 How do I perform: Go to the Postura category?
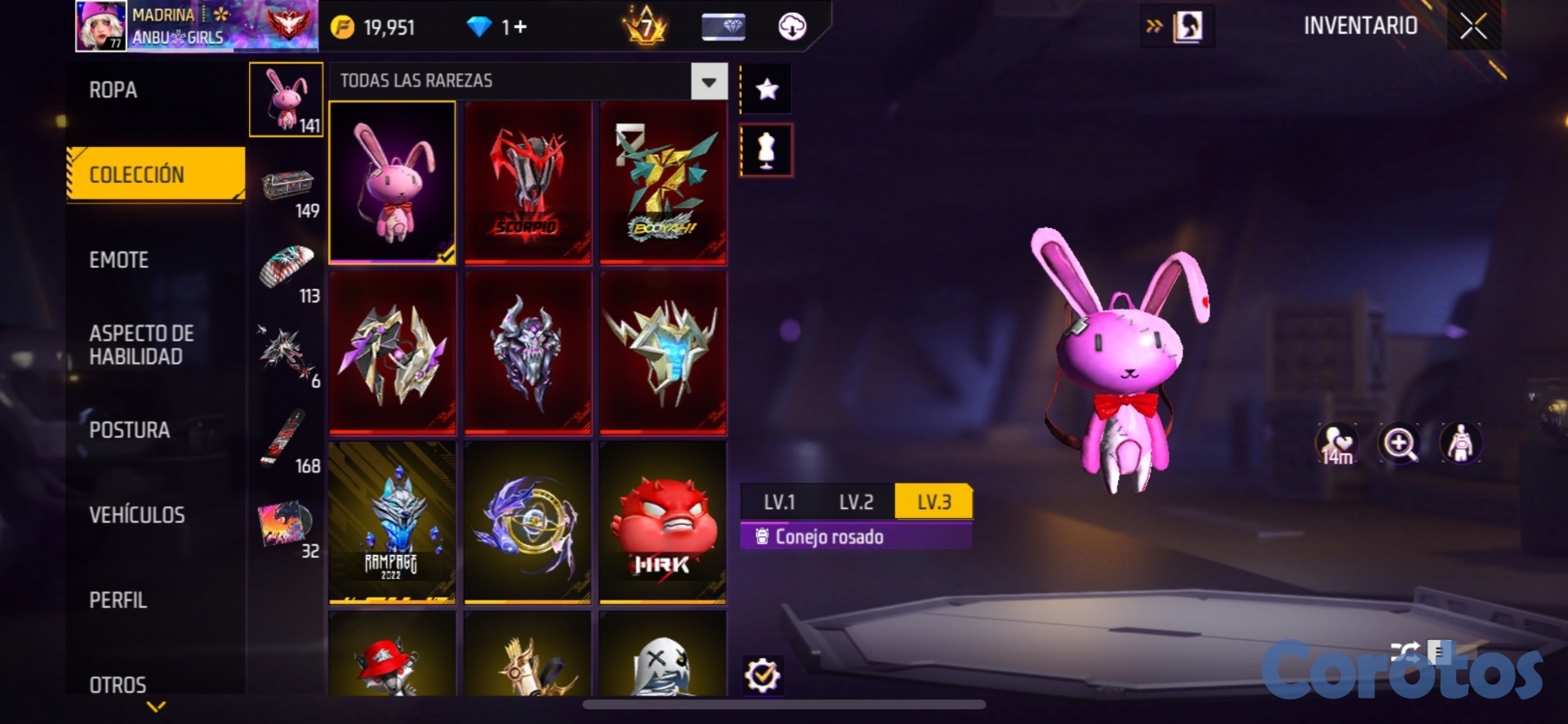point(129,430)
